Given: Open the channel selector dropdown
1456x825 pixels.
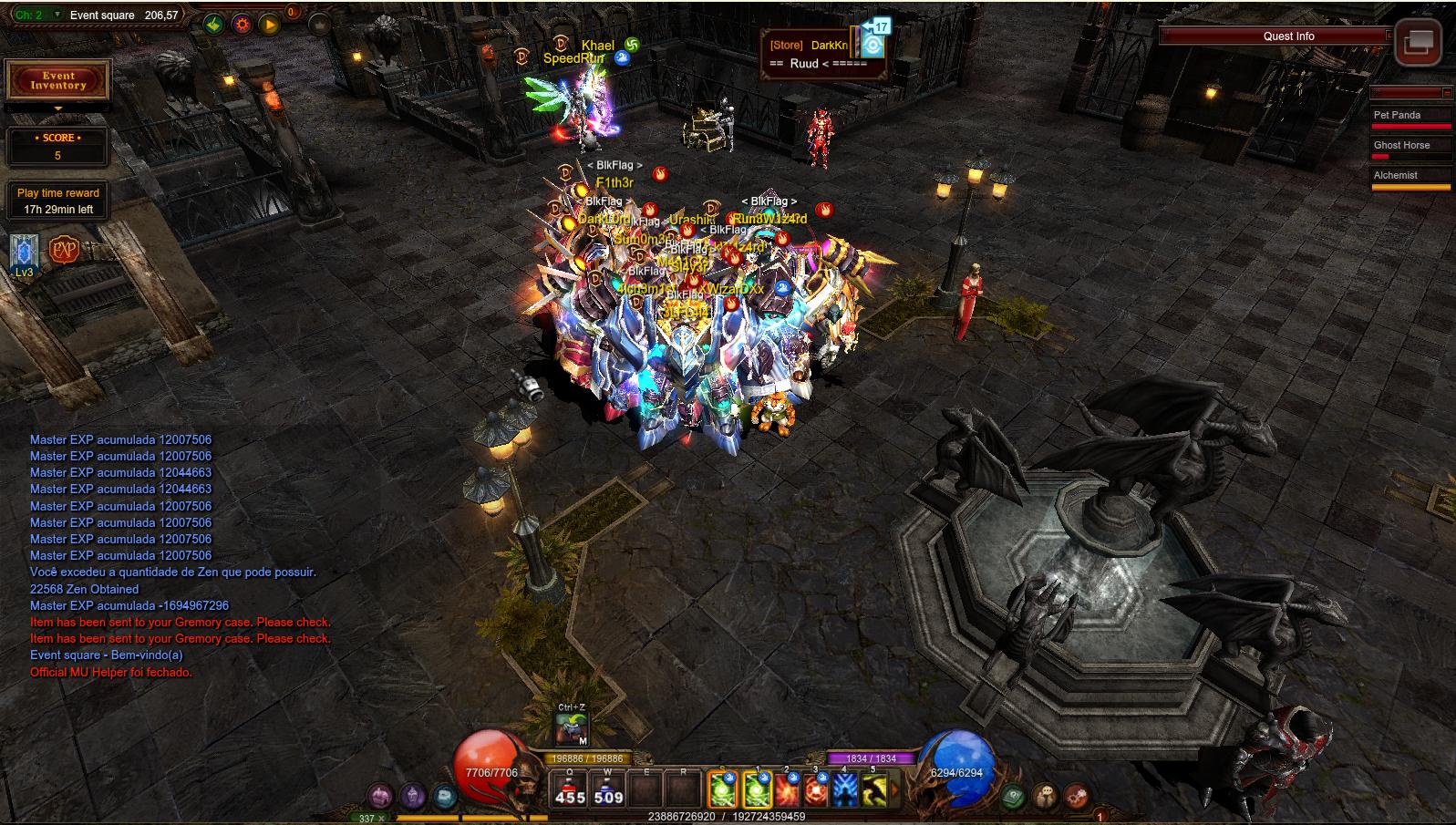Looking at the screenshot, I should (x=58, y=15).
